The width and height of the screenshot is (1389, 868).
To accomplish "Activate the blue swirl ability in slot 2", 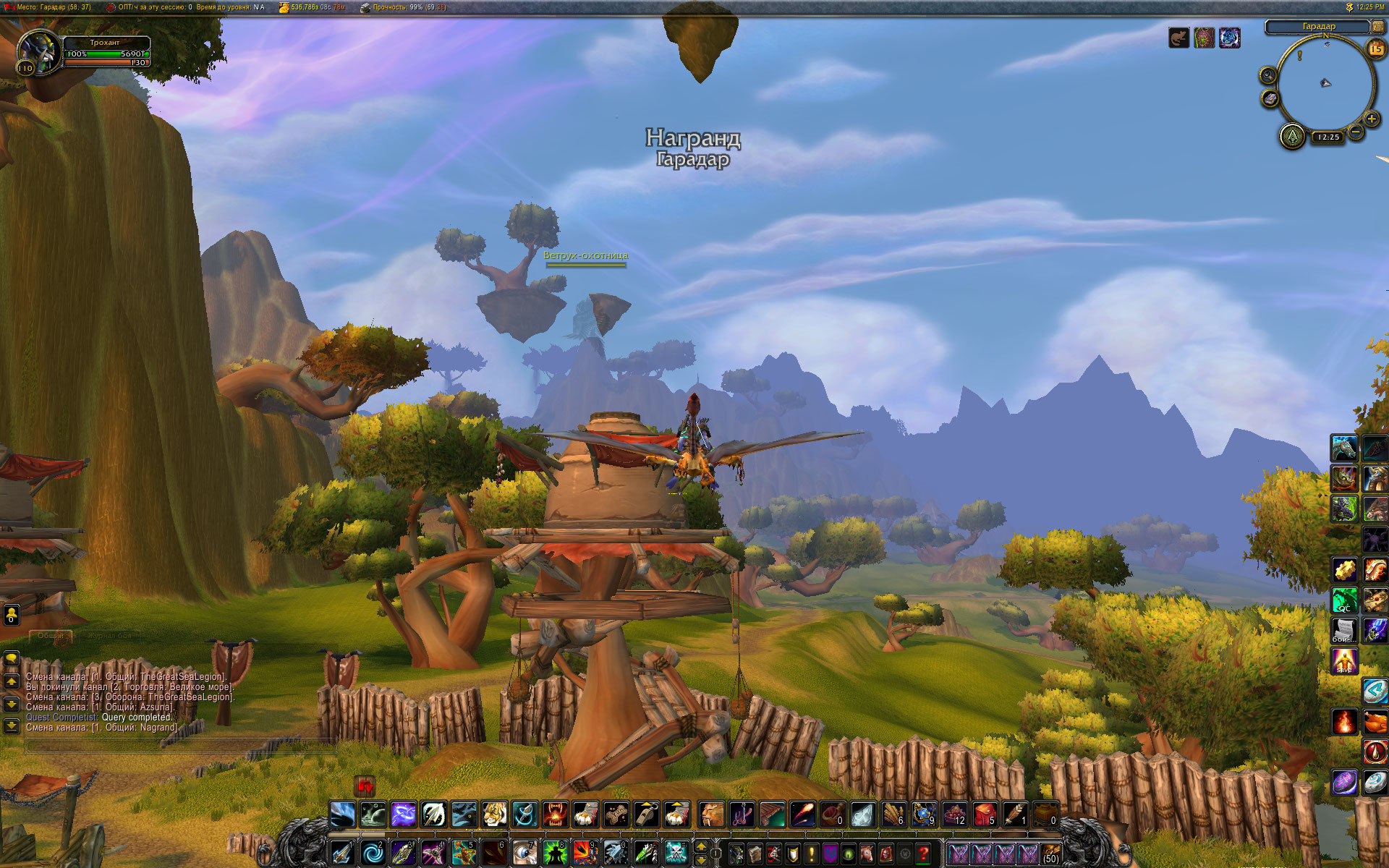I will (x=373, y=854).
